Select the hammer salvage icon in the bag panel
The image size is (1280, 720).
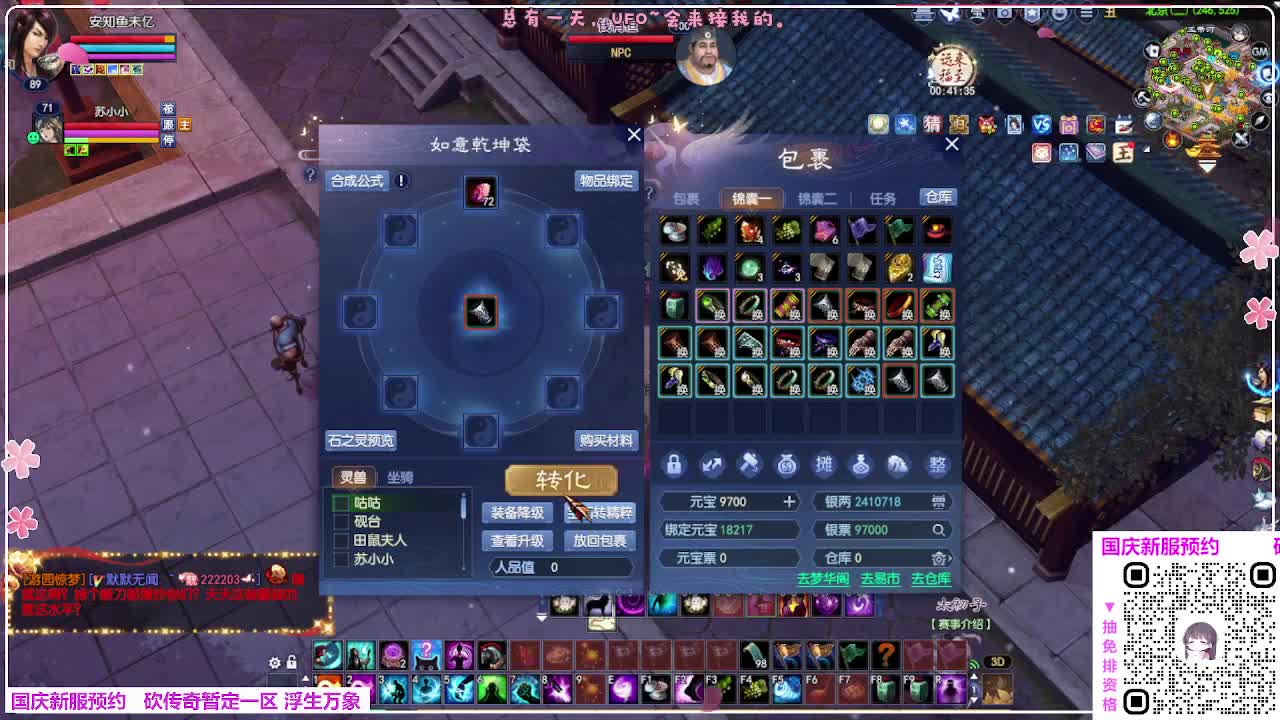point(749,465)
